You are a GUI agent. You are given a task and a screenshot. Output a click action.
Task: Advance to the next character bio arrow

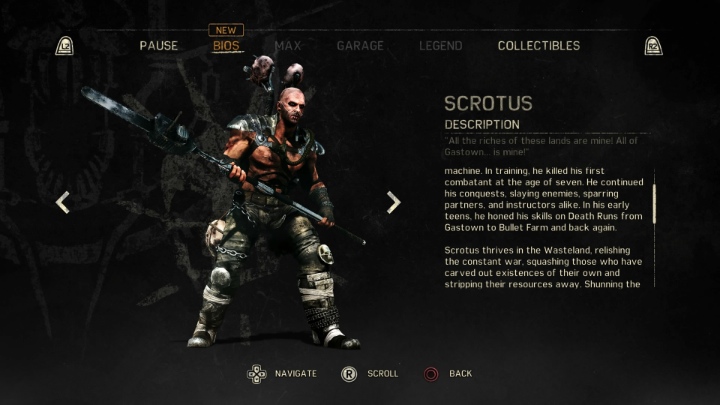point(393,202)
